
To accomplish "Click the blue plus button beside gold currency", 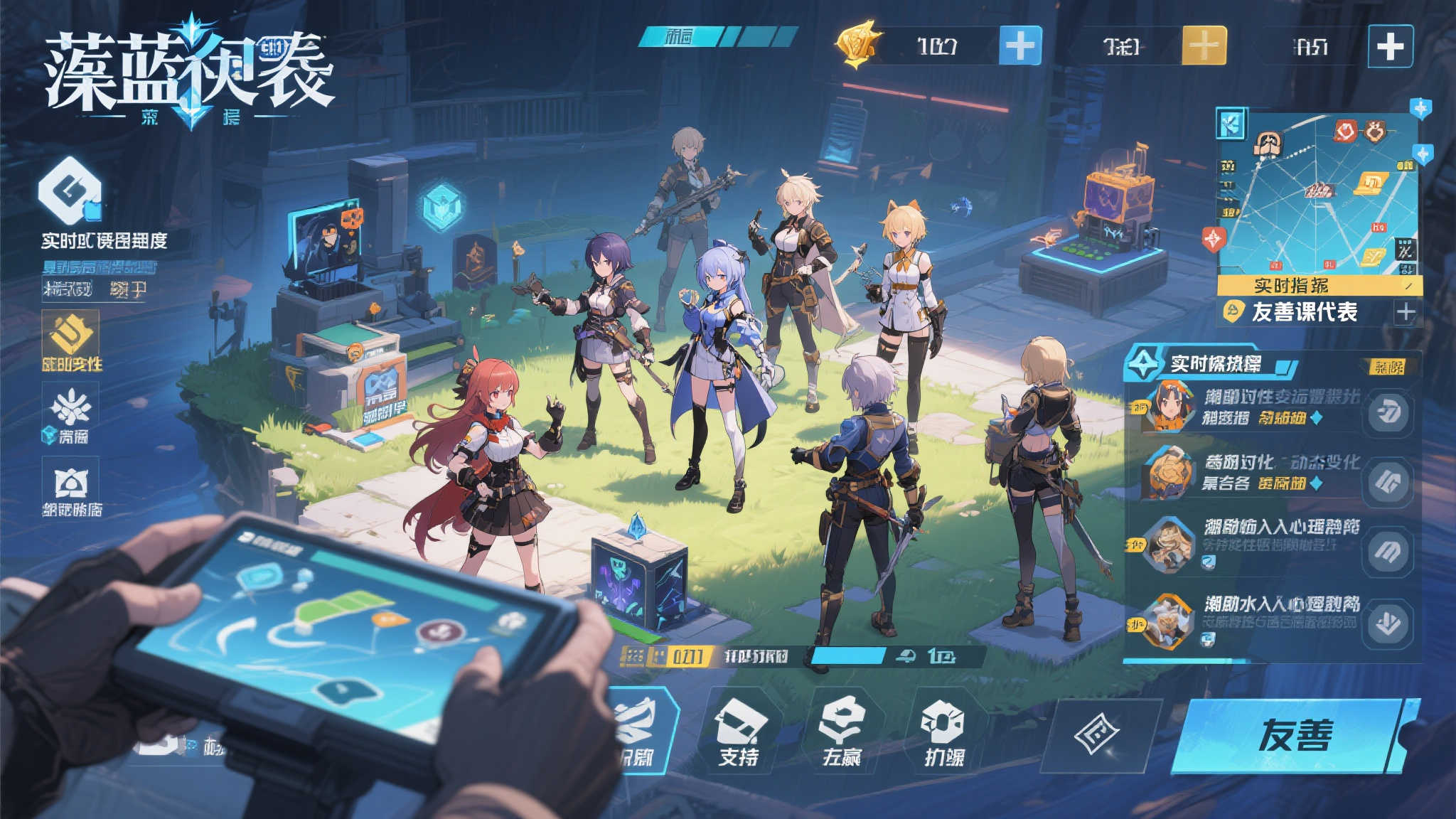I will pos(1020,46).
